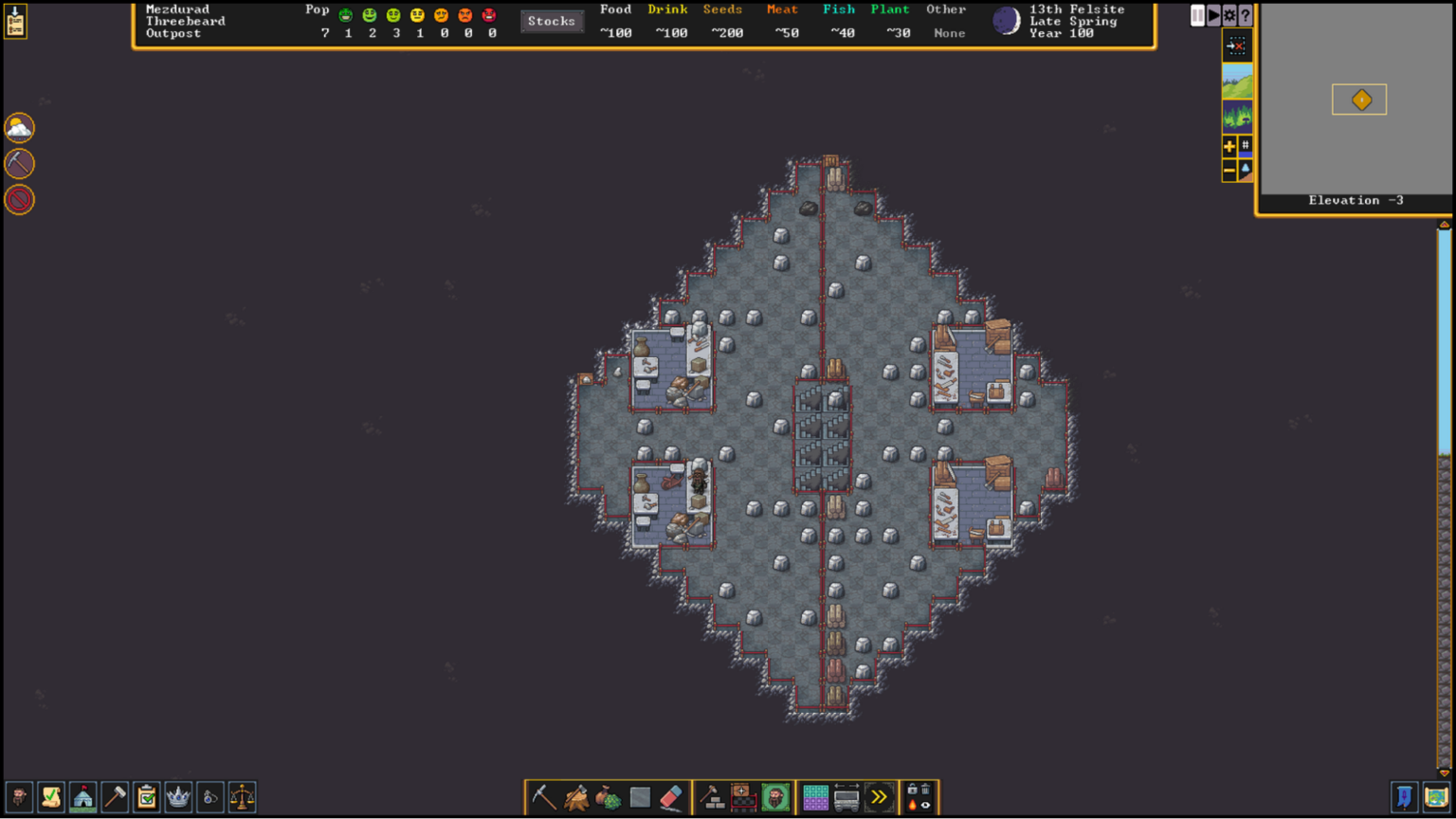Select the chop trees designation tool
The width and height of the screenshot is (1456, 819).
575,797
